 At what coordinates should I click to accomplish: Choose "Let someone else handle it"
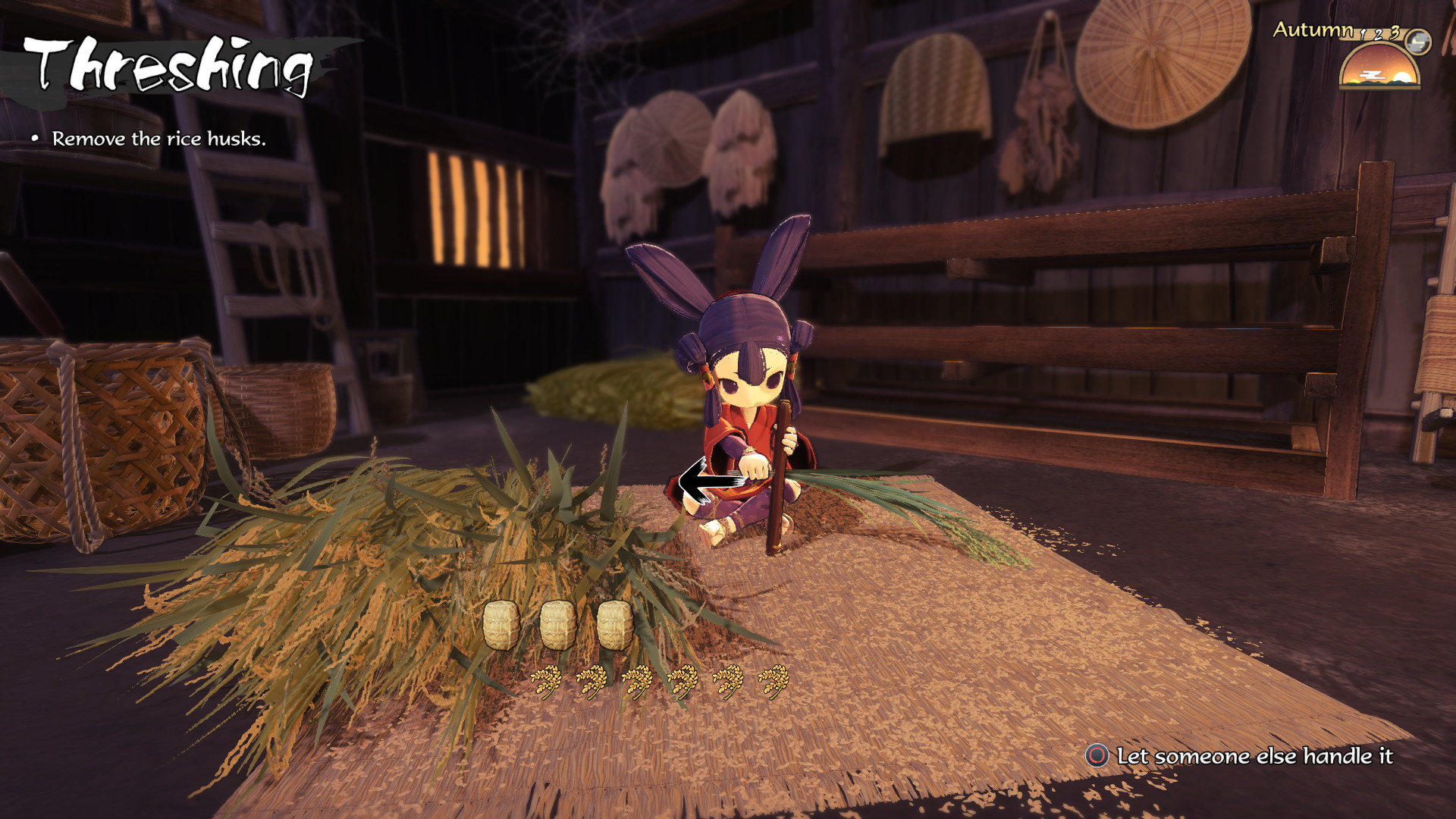tap(1241, 756)
